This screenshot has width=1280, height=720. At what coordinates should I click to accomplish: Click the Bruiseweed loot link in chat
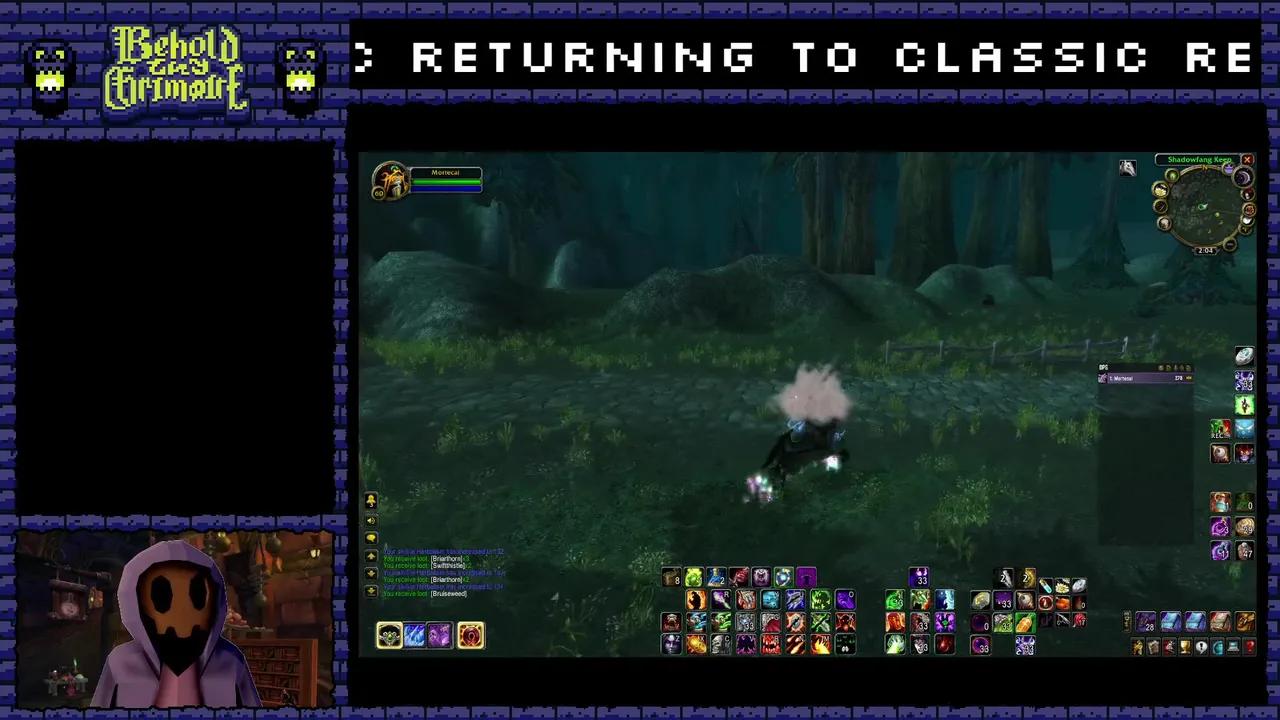point(448,593)
